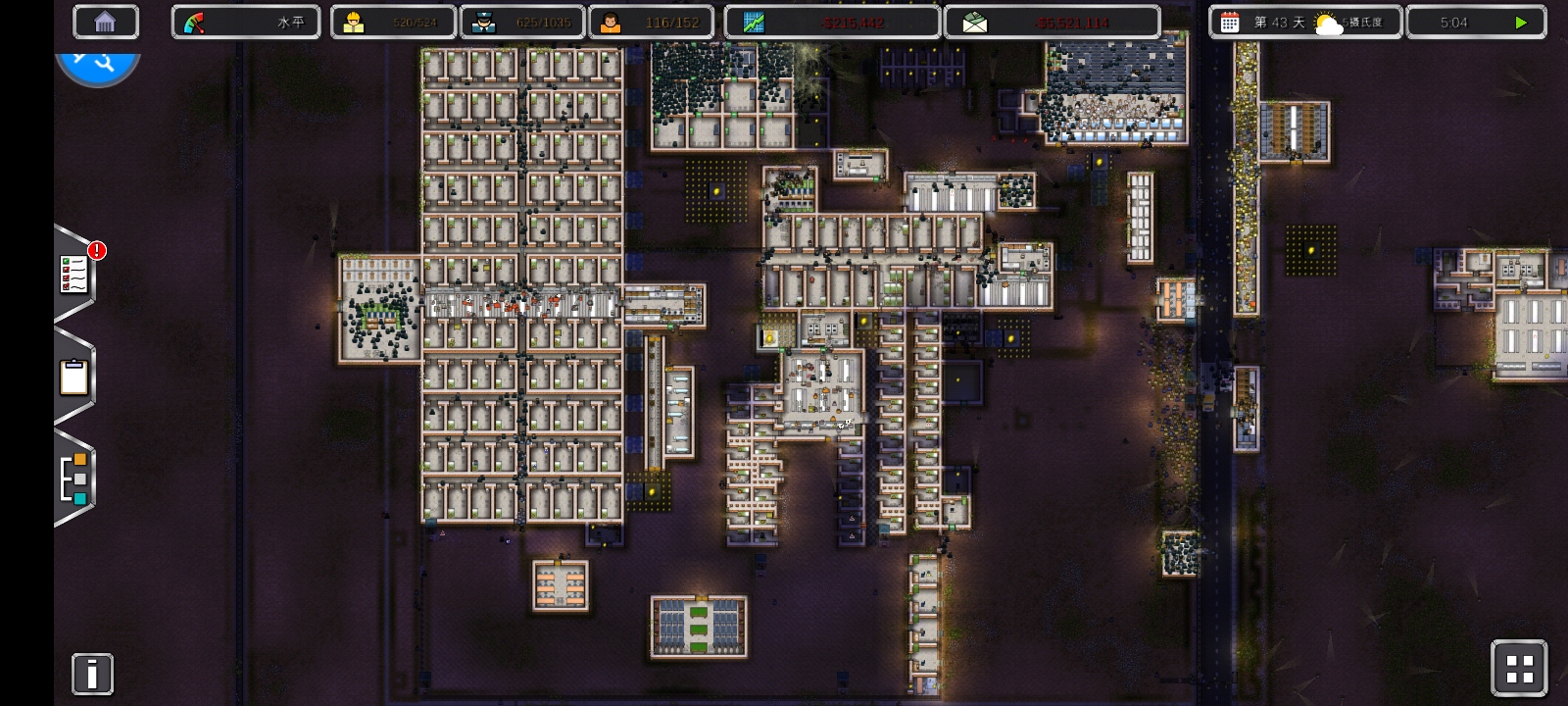Viewport: 1568px width, 706px height.
Task: Open the bureaucracy flowchart tab
Action: [74, 479]
